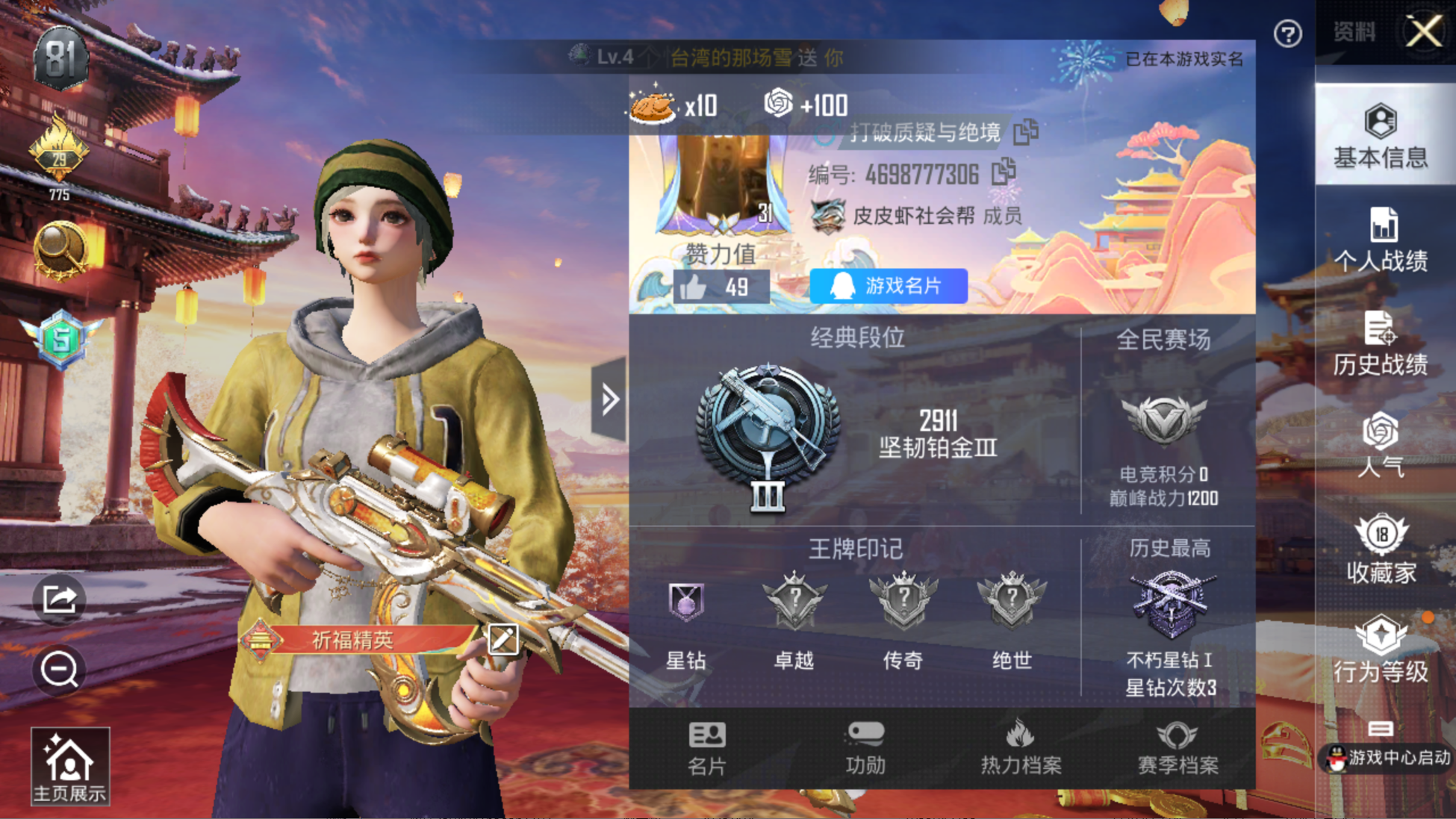Screen dimensions: 1456x819
Task: Open the 名片 card section
Action: tap(706, 748)
